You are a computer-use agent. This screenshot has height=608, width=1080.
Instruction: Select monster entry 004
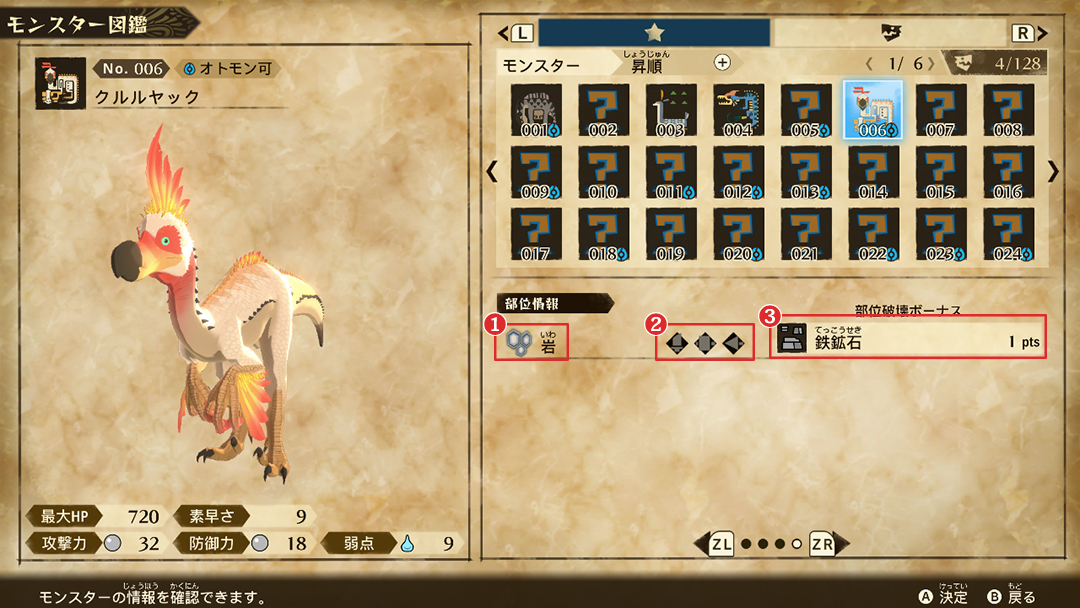tap(739, 110)
